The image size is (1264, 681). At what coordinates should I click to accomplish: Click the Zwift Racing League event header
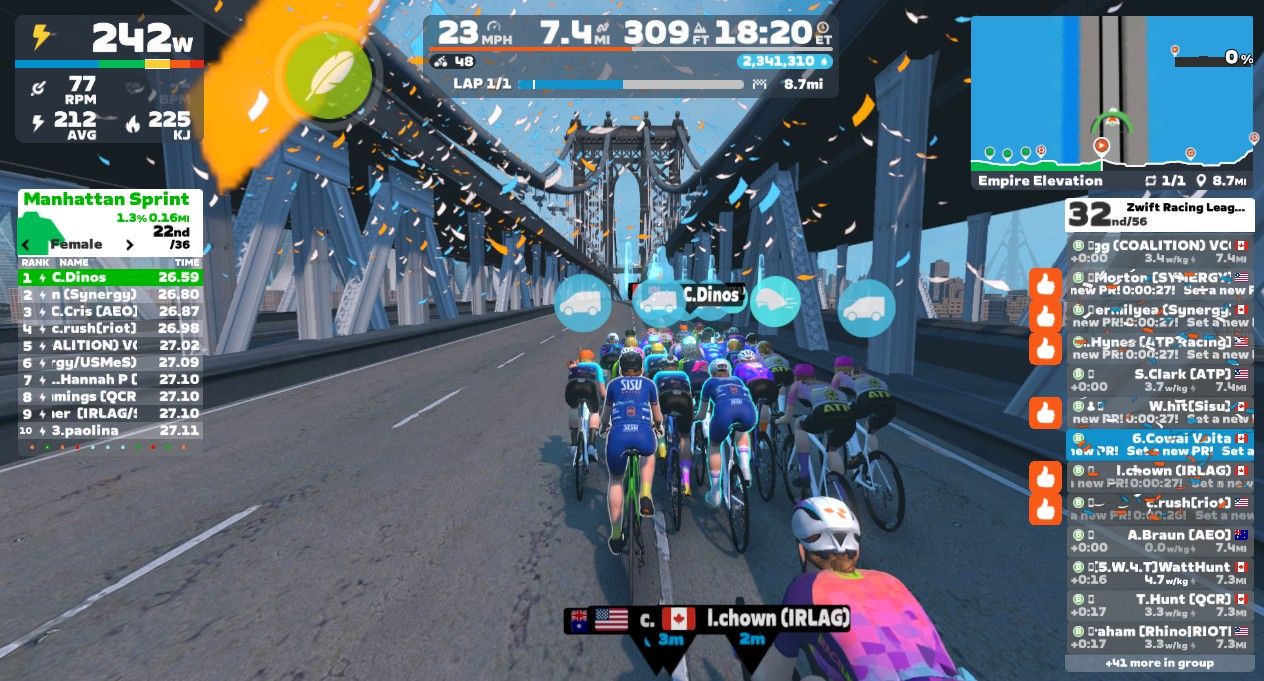1160,214
